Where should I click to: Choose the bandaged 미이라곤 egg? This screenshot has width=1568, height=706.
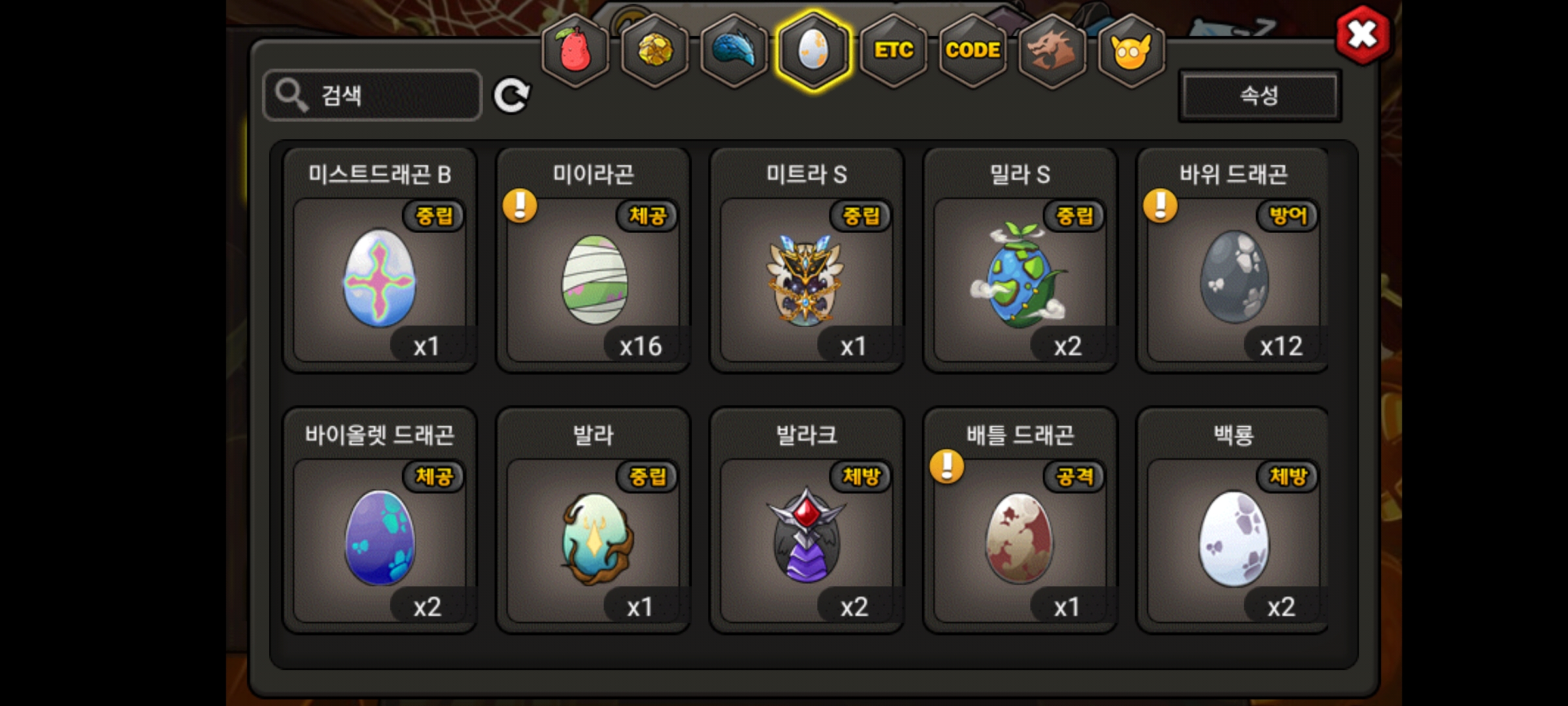click(x=593, y=278)
